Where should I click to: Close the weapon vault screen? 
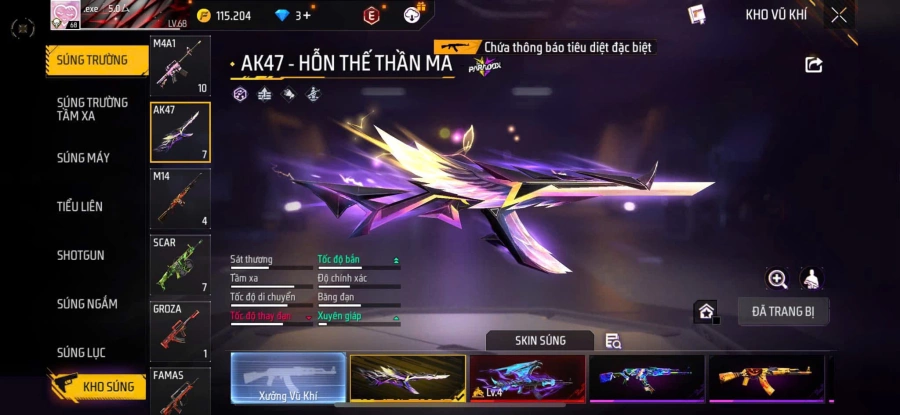point(838,15)
